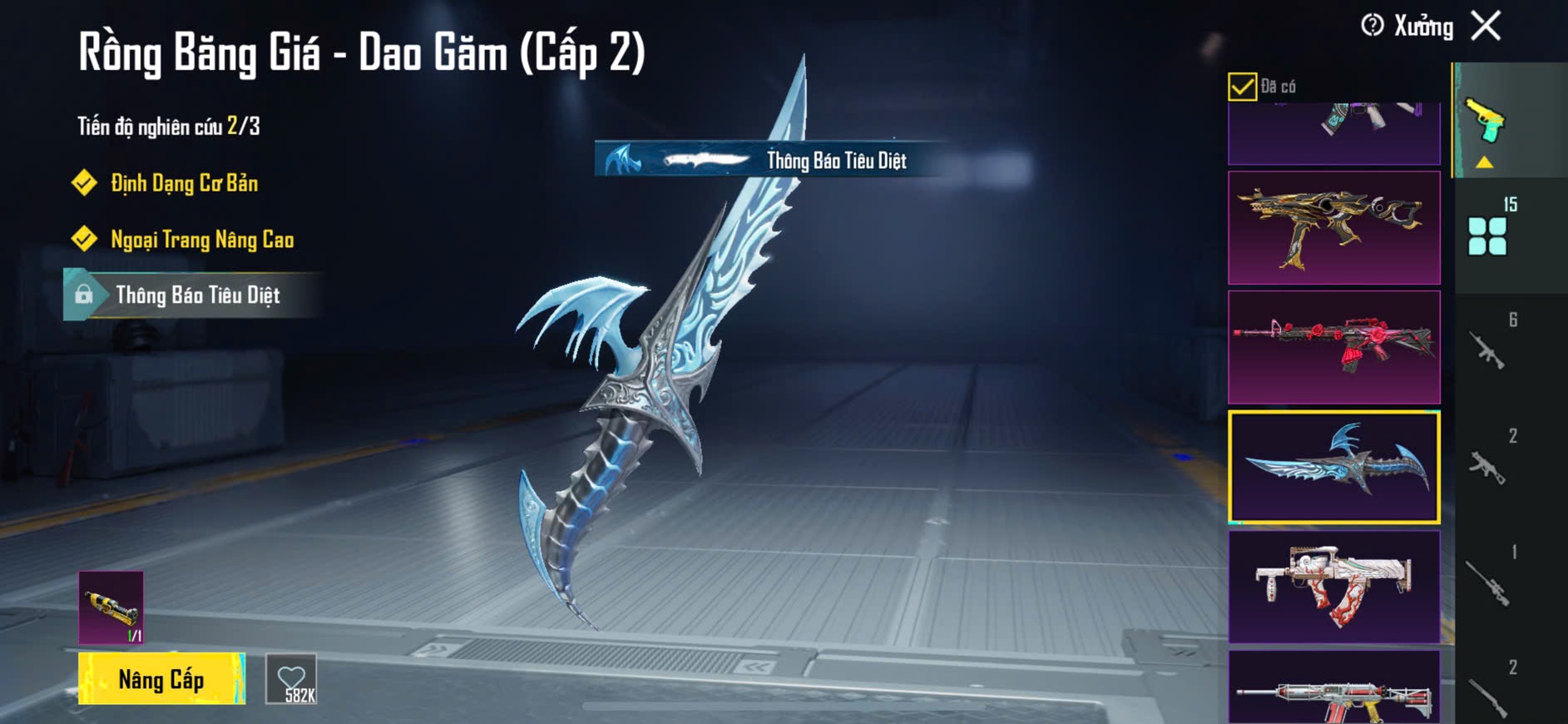Screen dimensions: 1568x724
Task: Click the yellow Nâng Cấp upgrade button
Action: pyautogui.click(x=161, y=679)
